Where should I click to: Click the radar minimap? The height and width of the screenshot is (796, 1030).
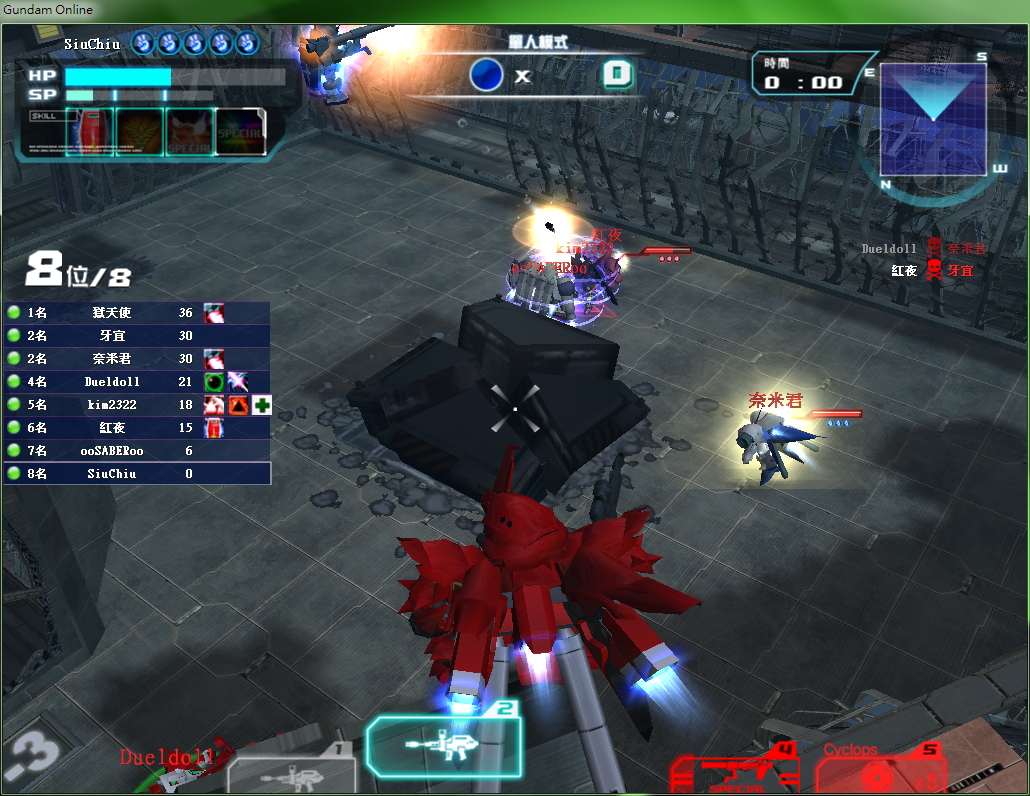(932, 119)
